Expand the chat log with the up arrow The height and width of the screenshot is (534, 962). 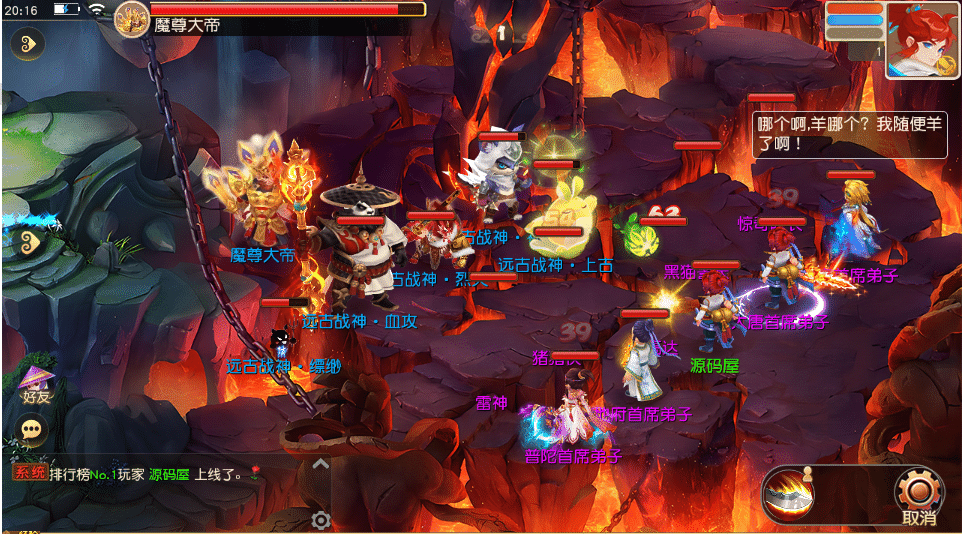tap(320, 464)
